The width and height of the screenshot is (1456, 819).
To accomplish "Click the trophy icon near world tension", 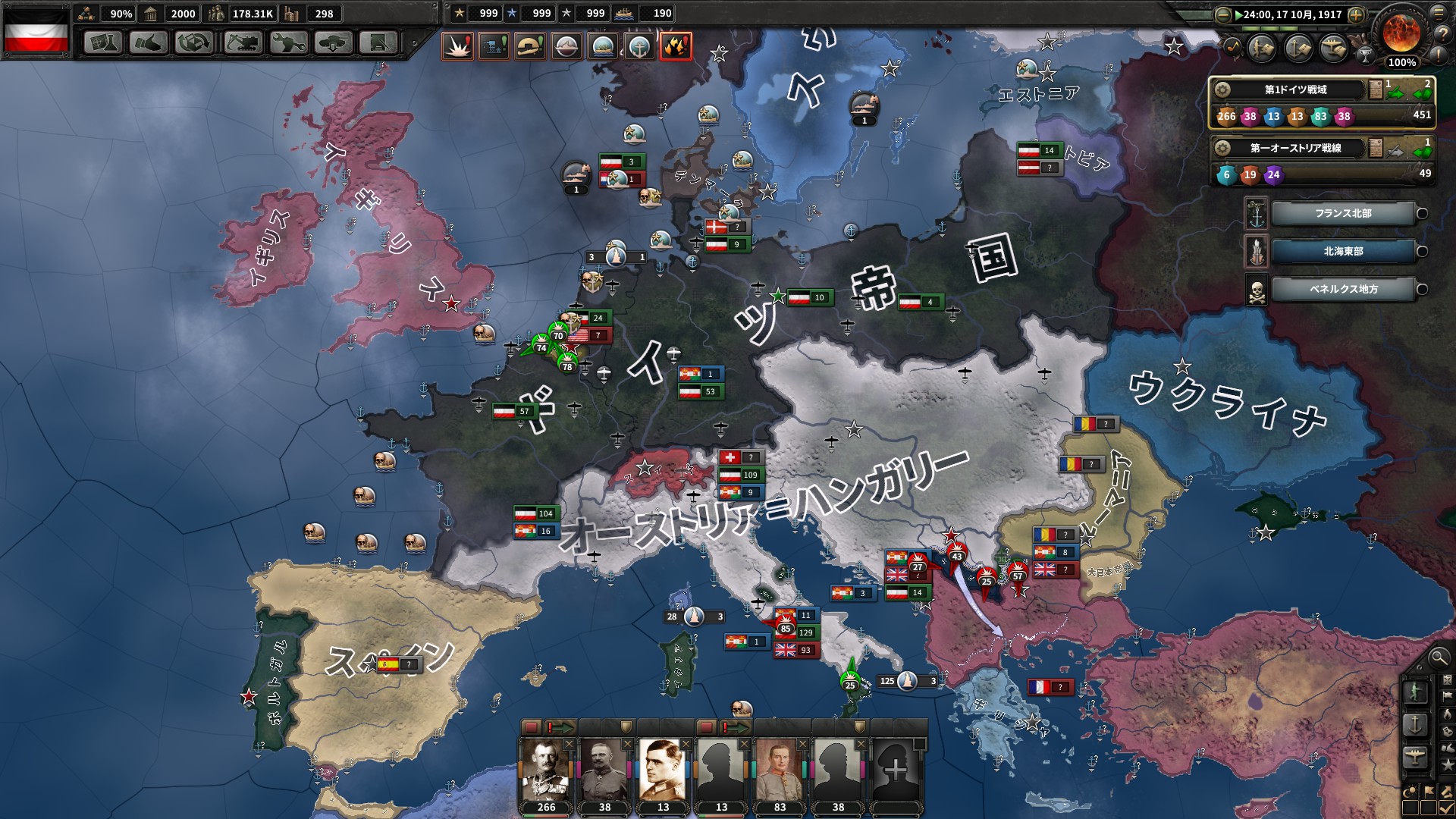I will [1366, 56].
